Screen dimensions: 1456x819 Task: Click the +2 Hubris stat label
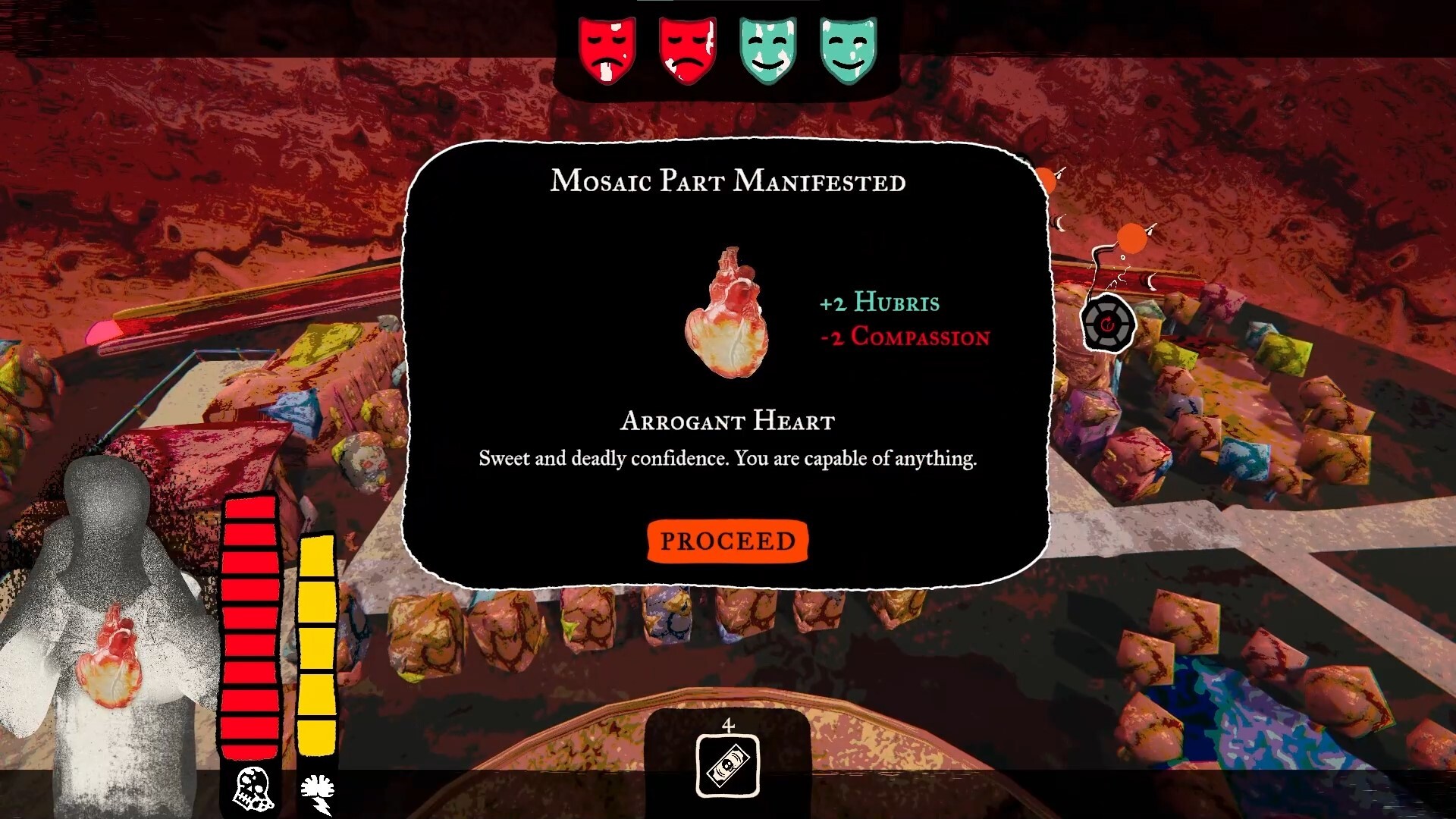pyautogui.click(x=880, y=303)
